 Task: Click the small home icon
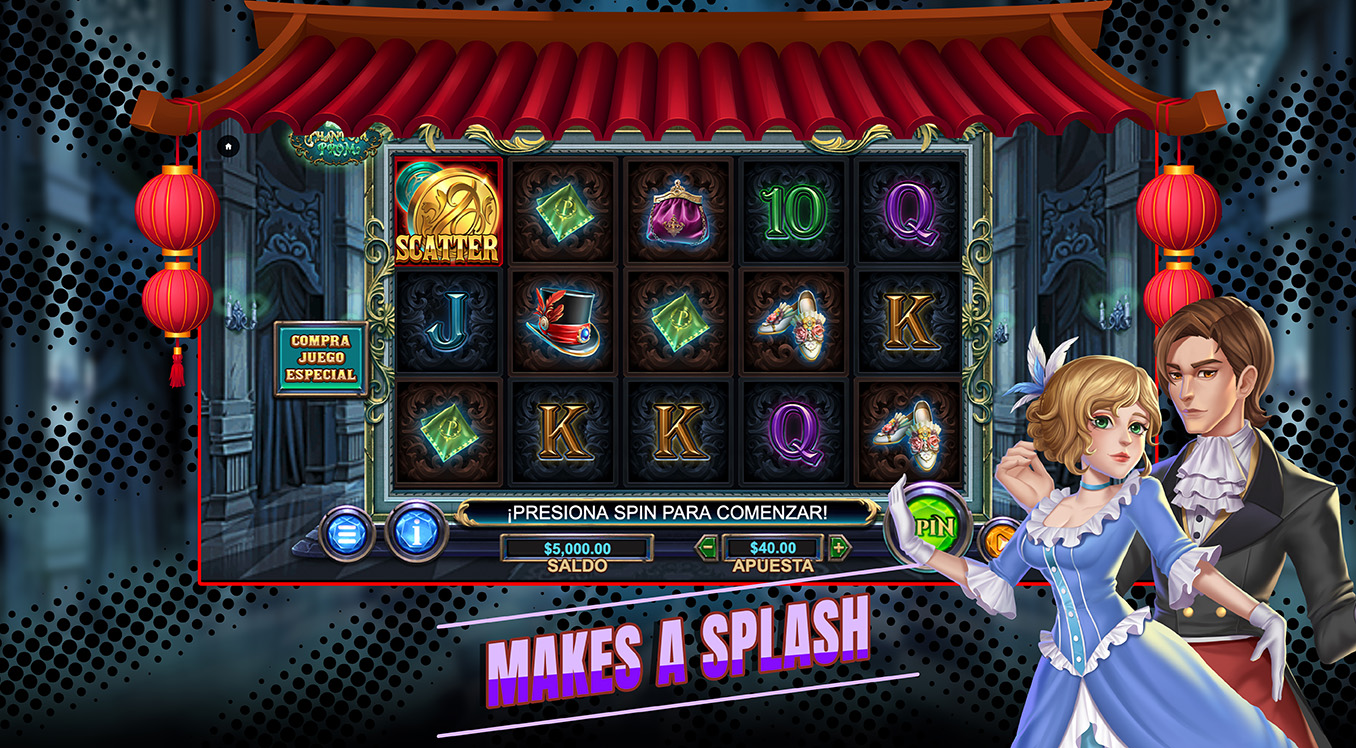pos(228,146)
